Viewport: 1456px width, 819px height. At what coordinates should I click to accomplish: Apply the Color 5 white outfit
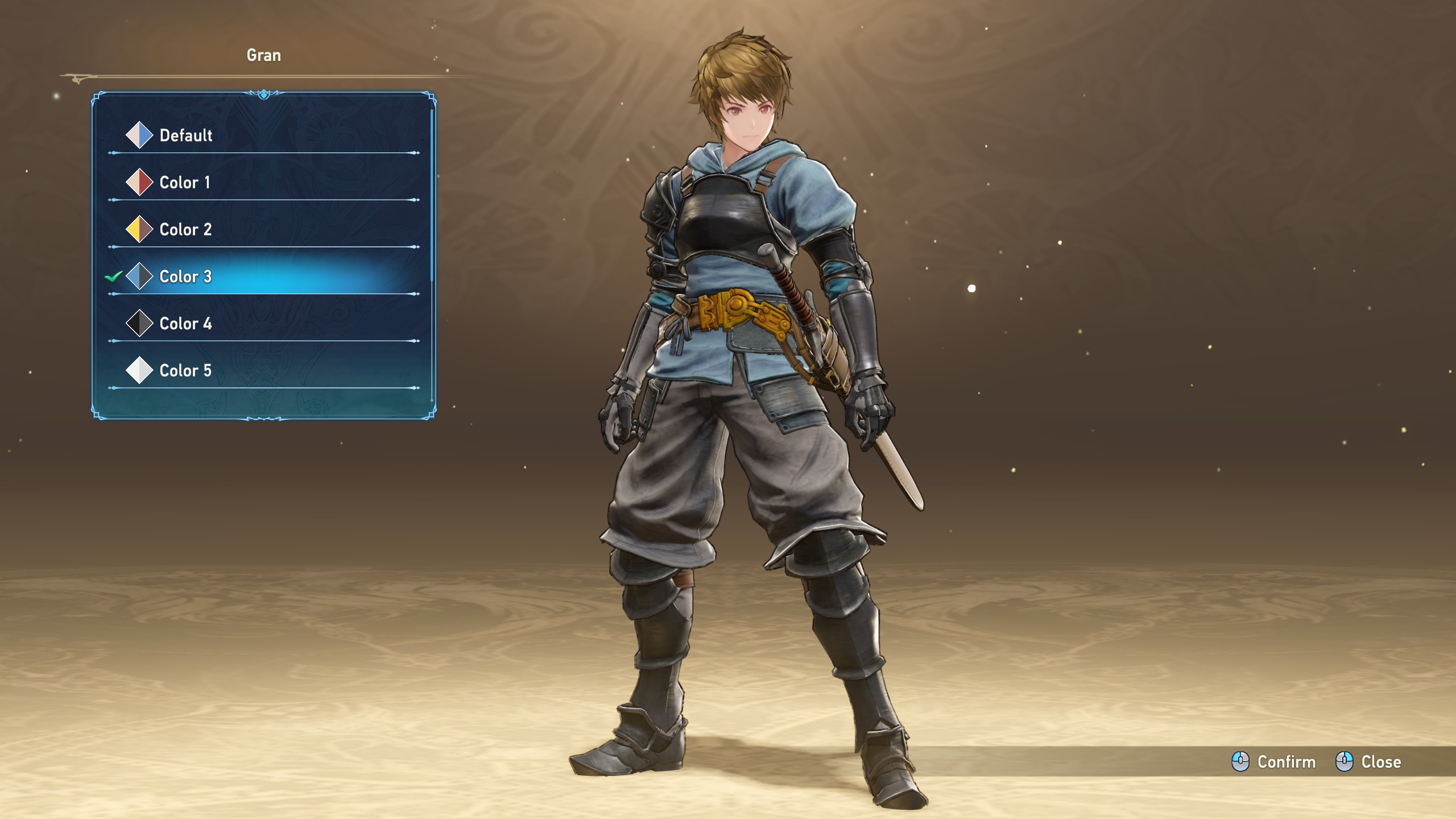185,371
